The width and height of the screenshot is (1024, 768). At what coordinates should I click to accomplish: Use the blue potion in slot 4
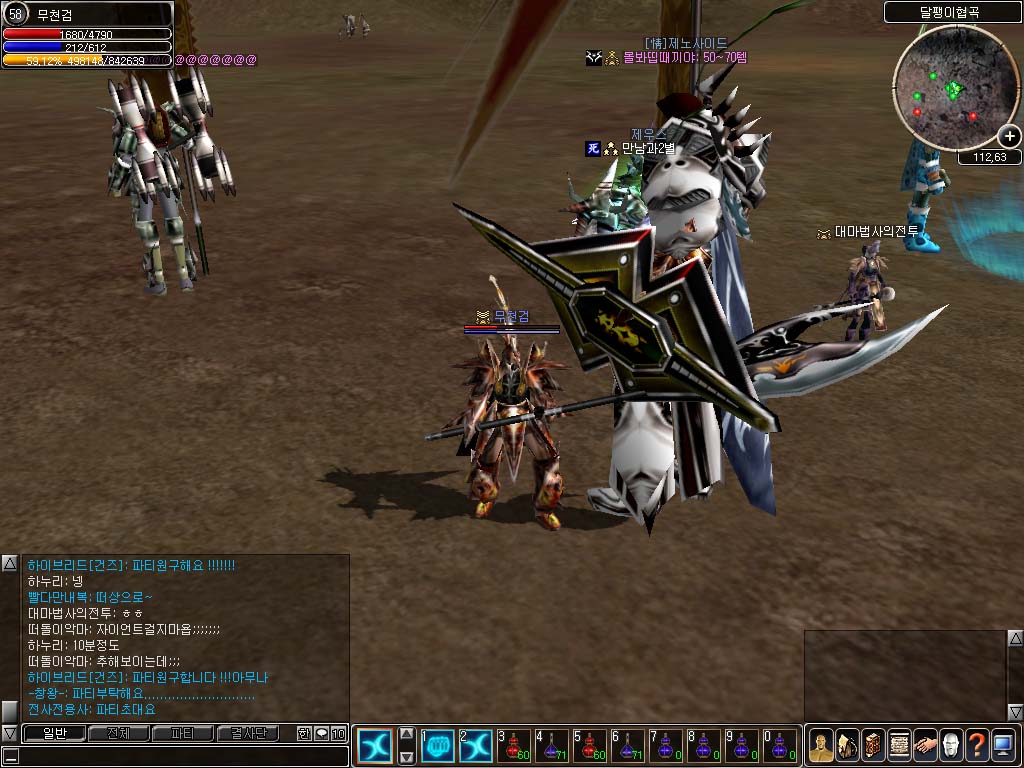(551, 745)
